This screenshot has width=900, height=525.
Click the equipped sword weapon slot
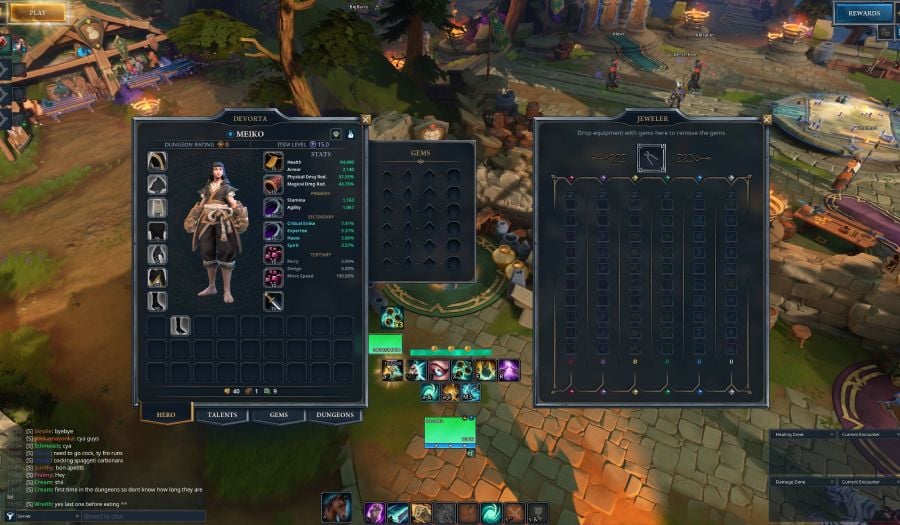click(273, 301)
